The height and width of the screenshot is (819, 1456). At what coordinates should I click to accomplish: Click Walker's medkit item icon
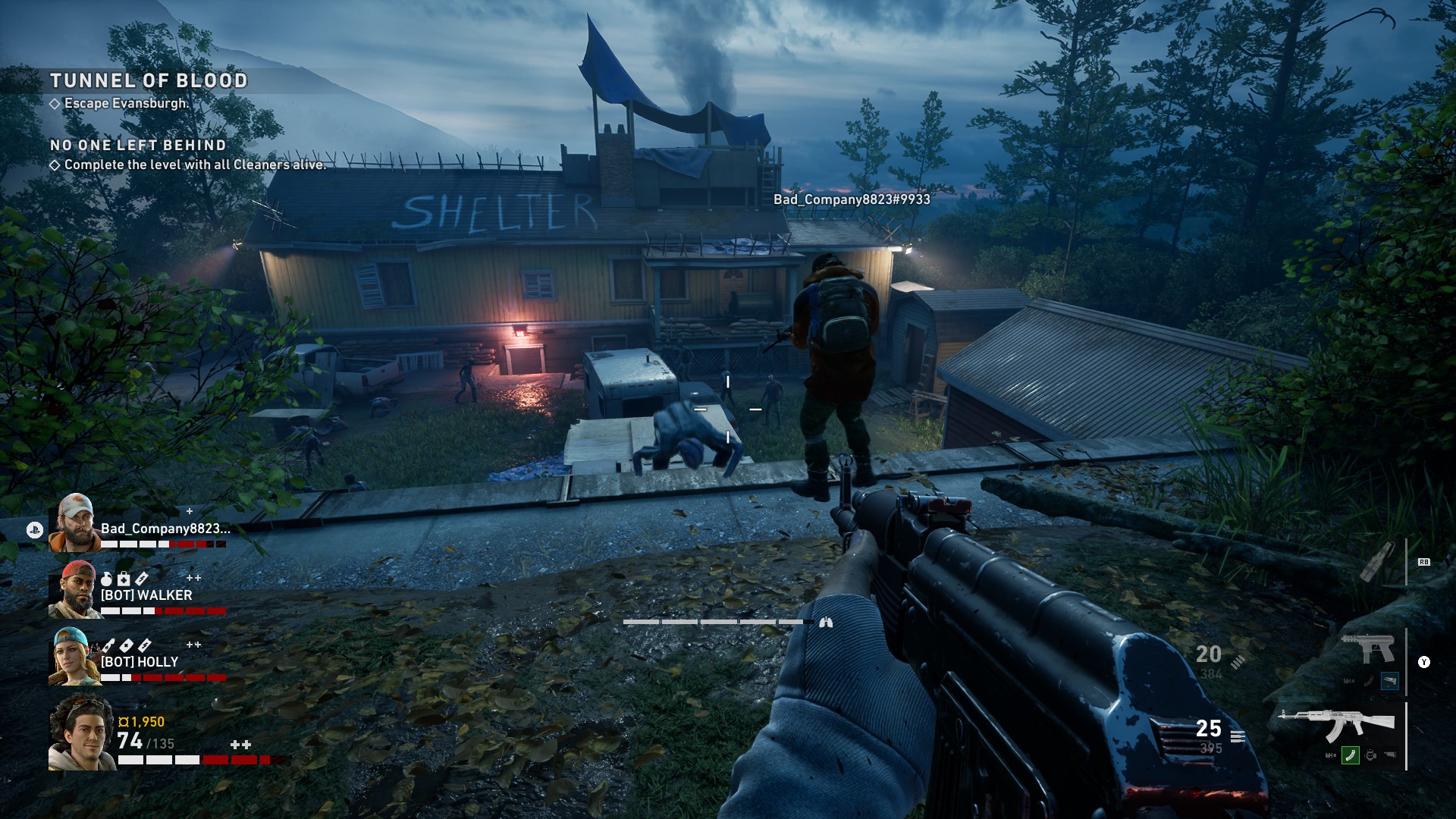(124, 579)
